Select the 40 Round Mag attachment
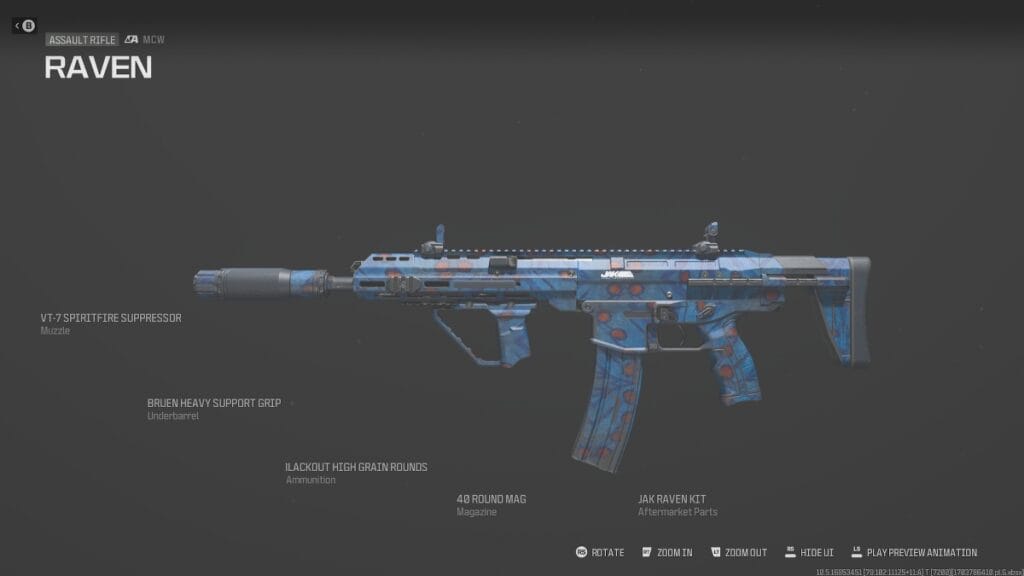1024x576 pixels. tap(491, 498)
